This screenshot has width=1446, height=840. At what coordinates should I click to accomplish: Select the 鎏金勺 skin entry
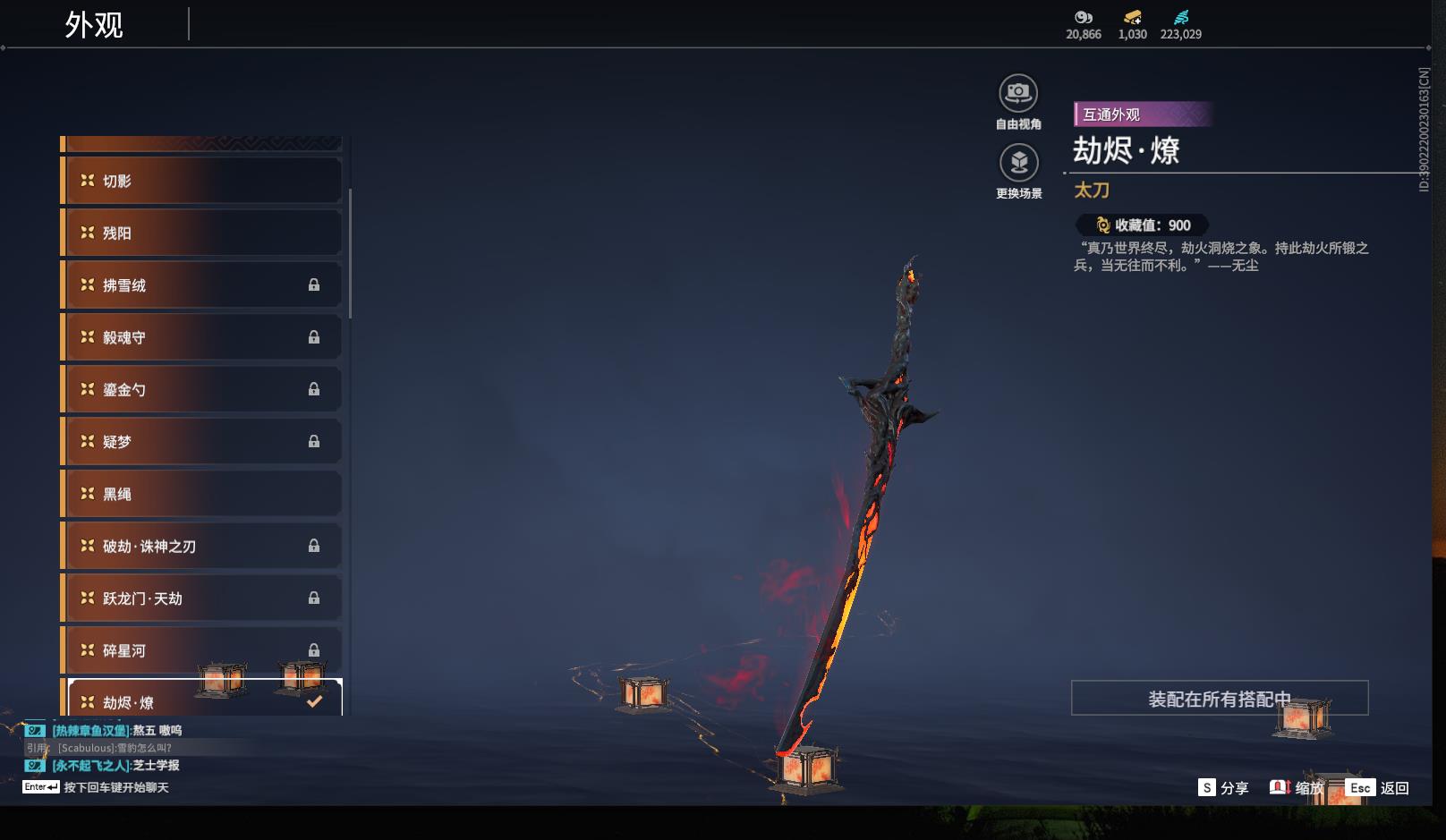[201, 389]
